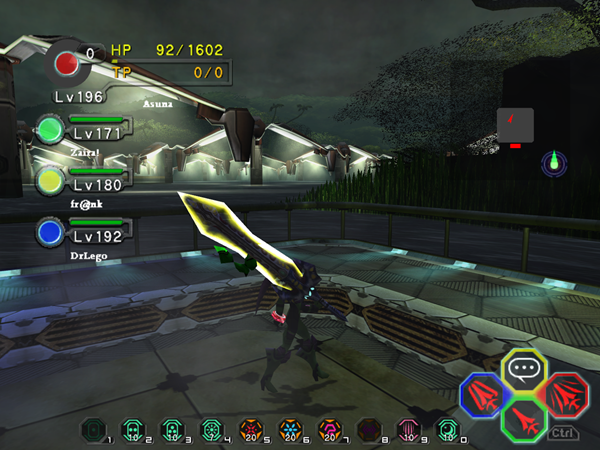Image resolution: width=600 pixels, height=450 pixels.
Task: Trigger the green-bordered normal attack action
Action: (x=522, y=420)
